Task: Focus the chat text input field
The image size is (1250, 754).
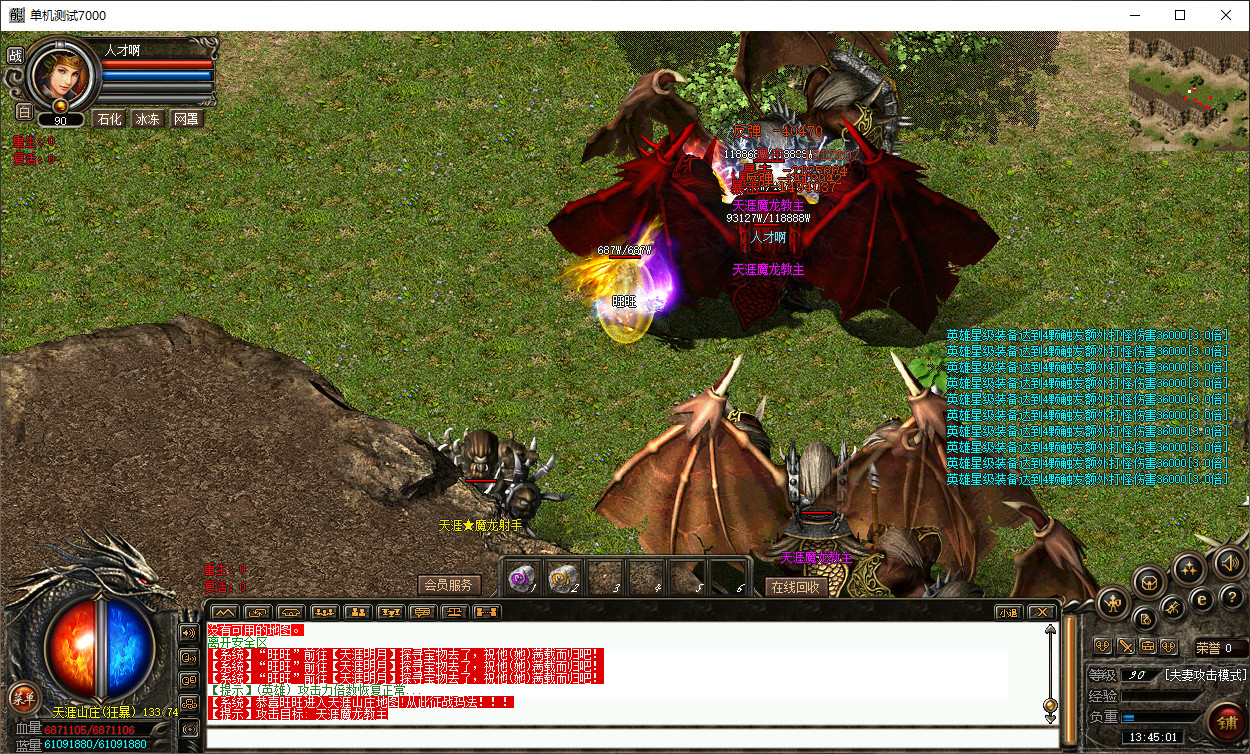Action: point(630,739)
